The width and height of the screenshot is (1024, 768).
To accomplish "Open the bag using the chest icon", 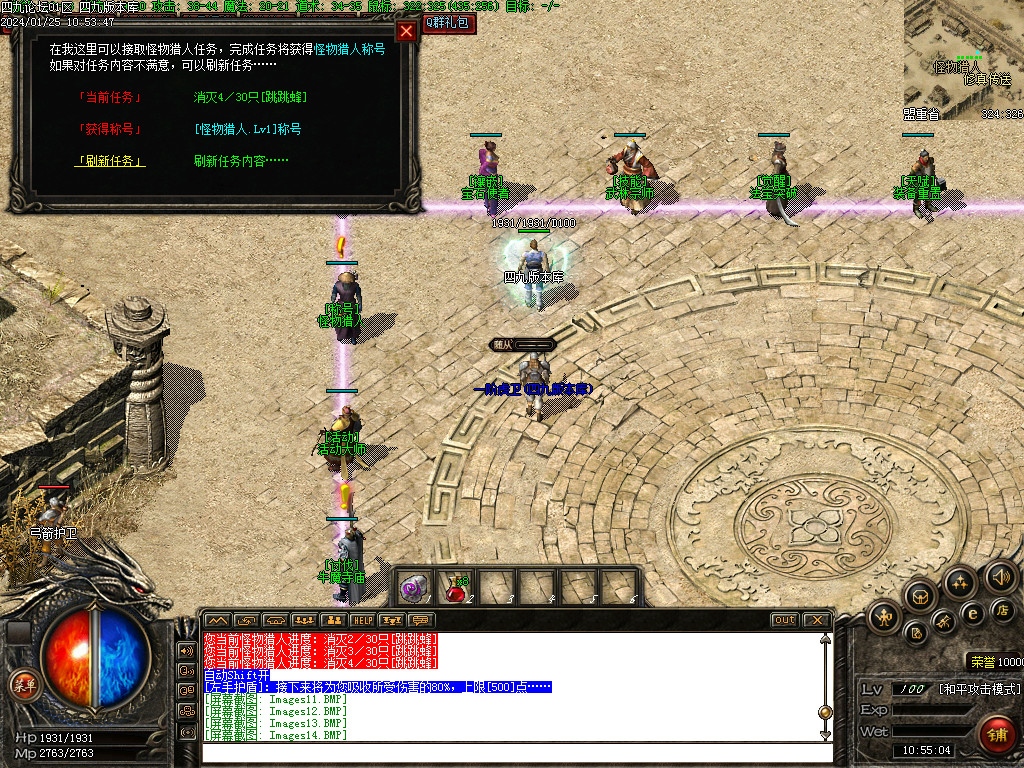I will pyautogui.click(x=920, y=598).
